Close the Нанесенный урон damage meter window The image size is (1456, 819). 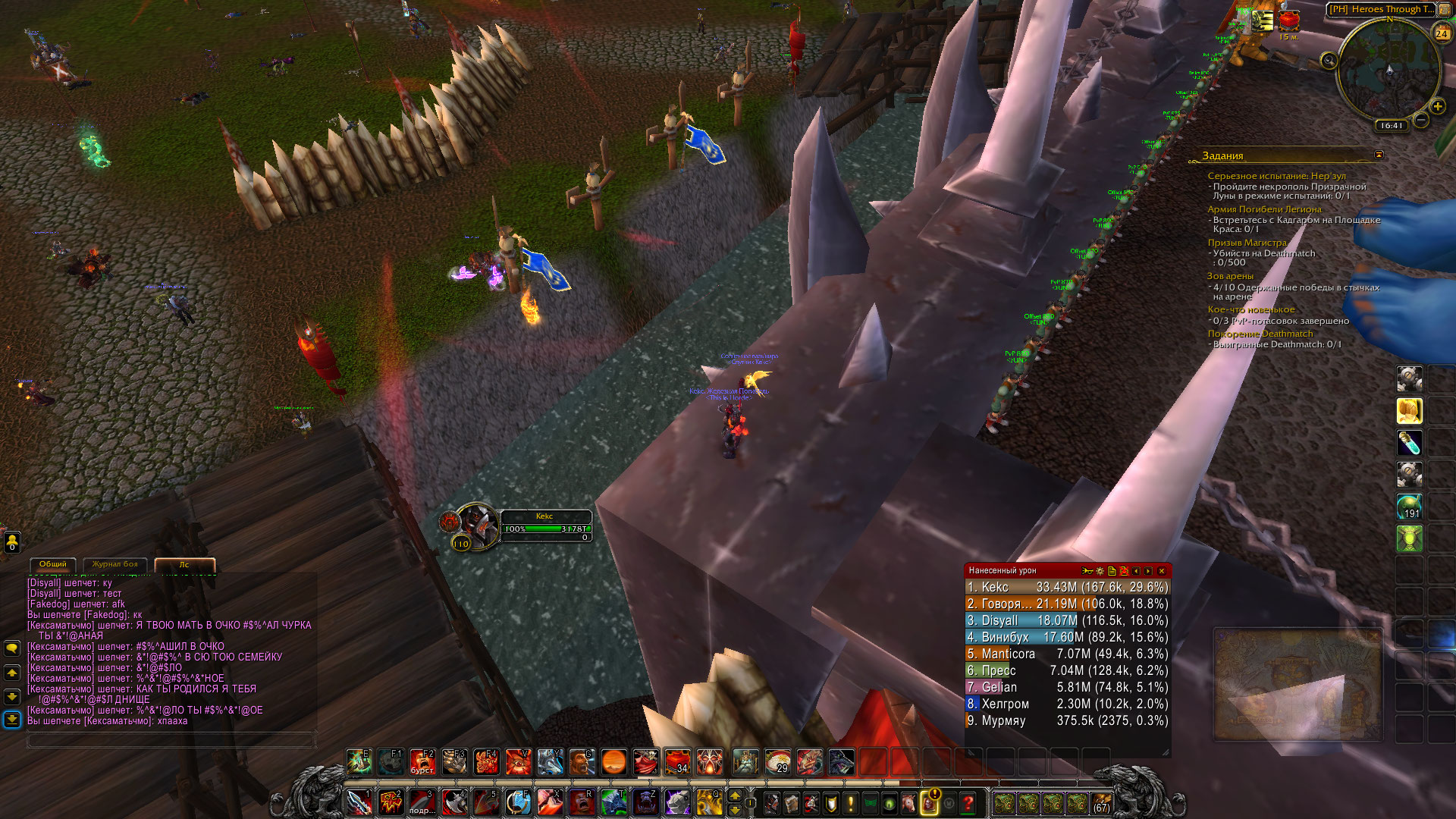[1161, 571]
